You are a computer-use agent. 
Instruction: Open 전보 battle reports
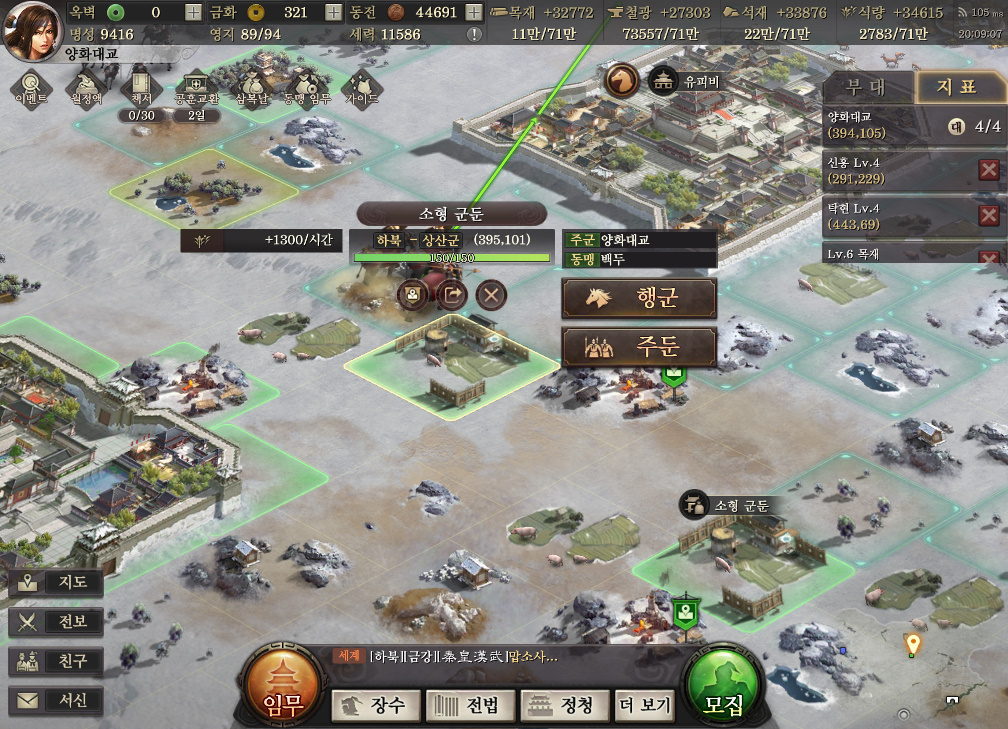pyautogui.click(x=56, y=621)
